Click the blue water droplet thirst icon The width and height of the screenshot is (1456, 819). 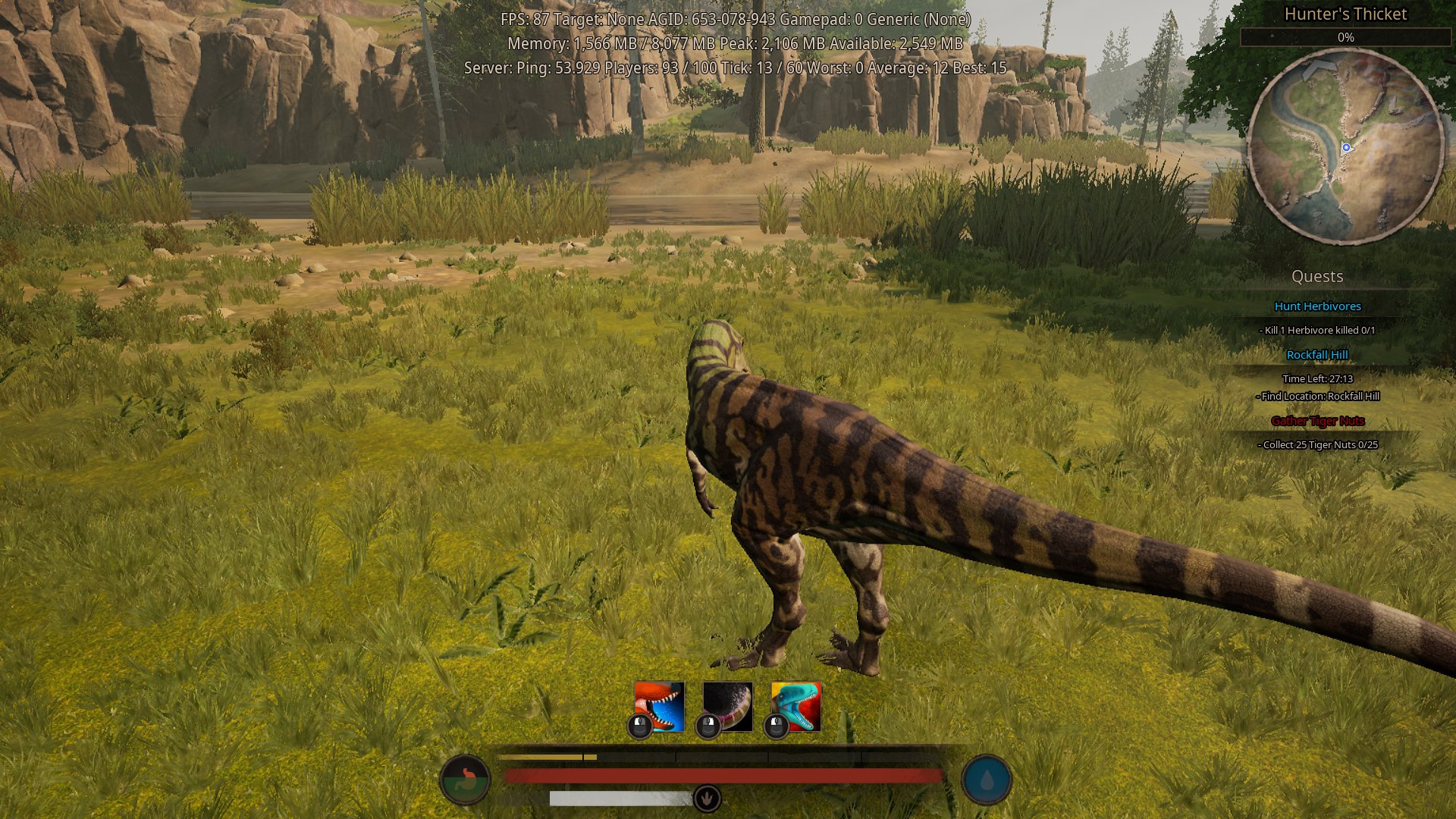(x=987, y=778)
